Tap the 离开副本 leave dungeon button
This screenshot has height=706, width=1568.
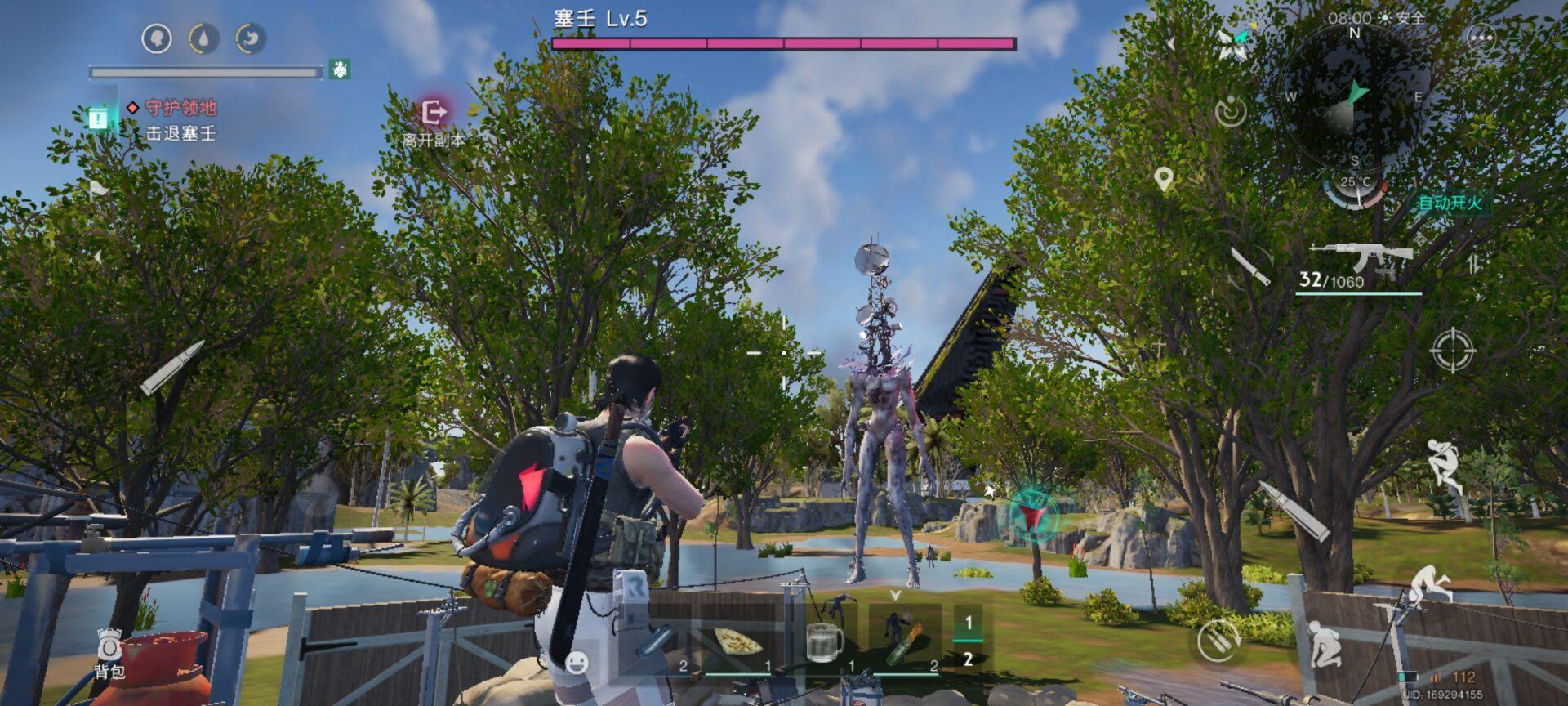pos(434,114)
